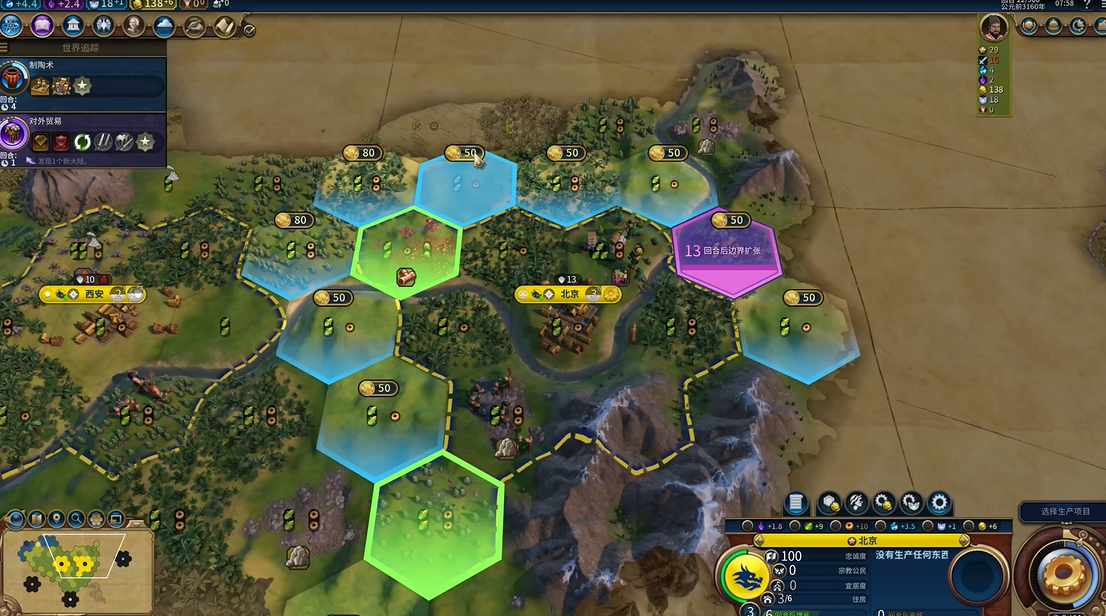Open the science technology tree button

[13, 26]
